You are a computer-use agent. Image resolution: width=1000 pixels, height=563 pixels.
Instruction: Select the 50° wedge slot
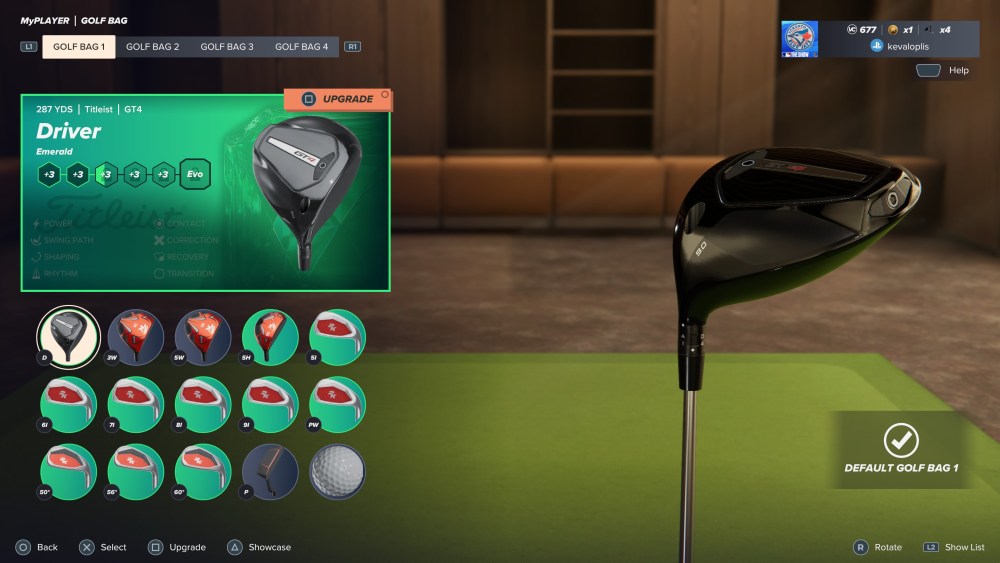[68, 471]
